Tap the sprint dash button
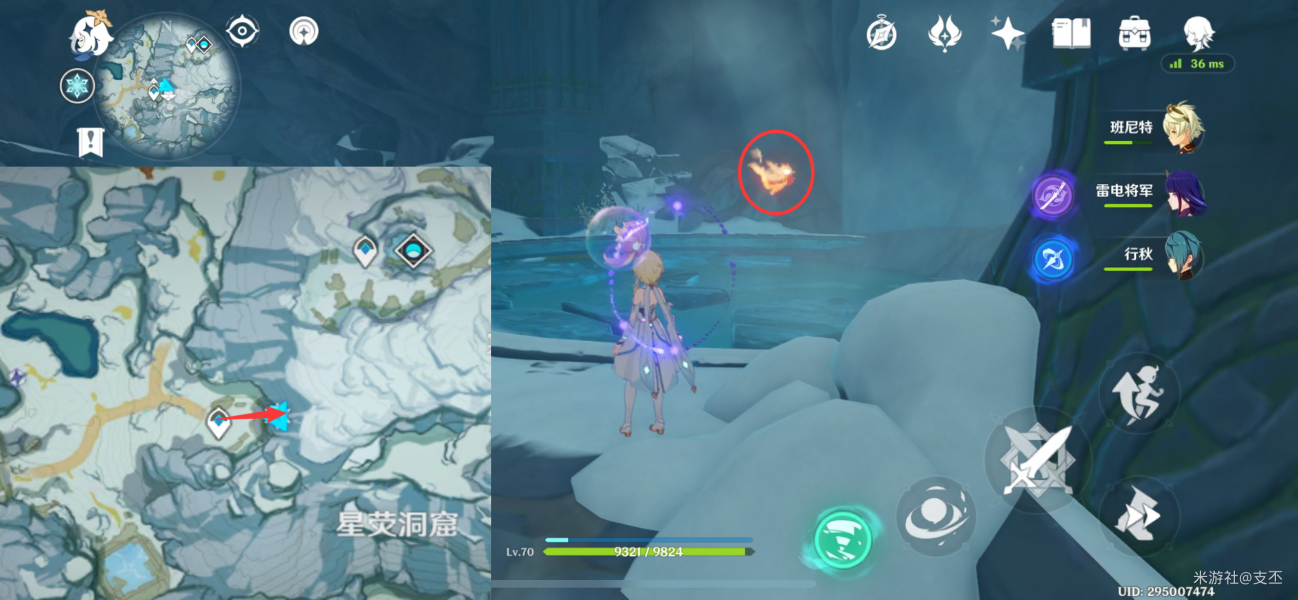This screenshot has height=600, width=1298. [x=1140, y=516]
